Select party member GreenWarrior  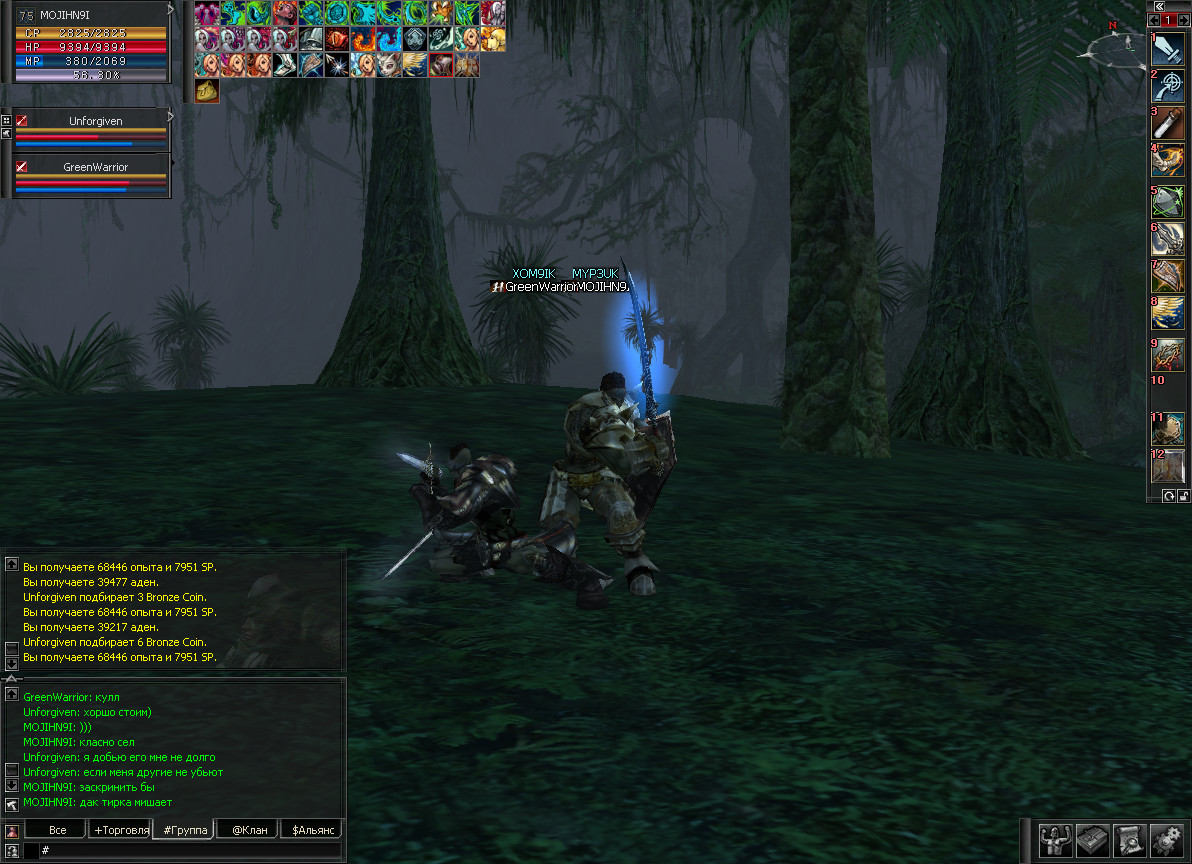[95, 167]
